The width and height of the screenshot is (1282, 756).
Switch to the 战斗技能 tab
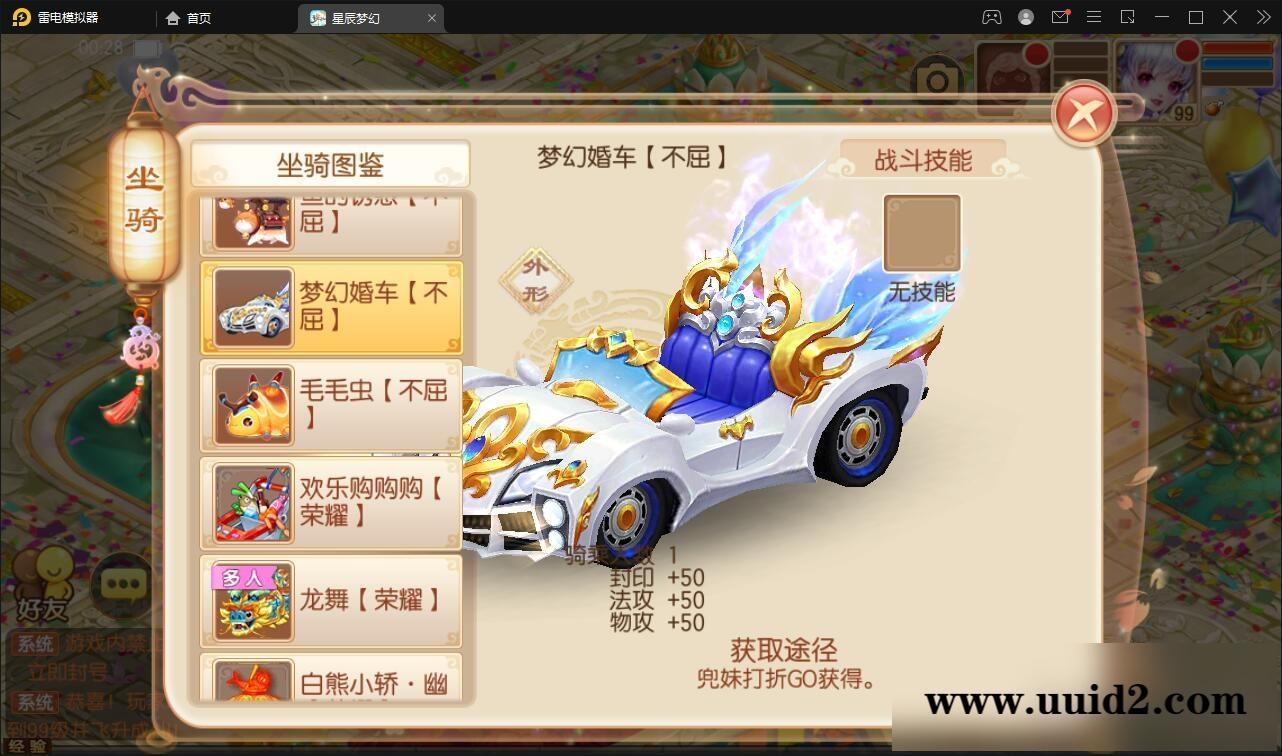[x=921, y=160]
